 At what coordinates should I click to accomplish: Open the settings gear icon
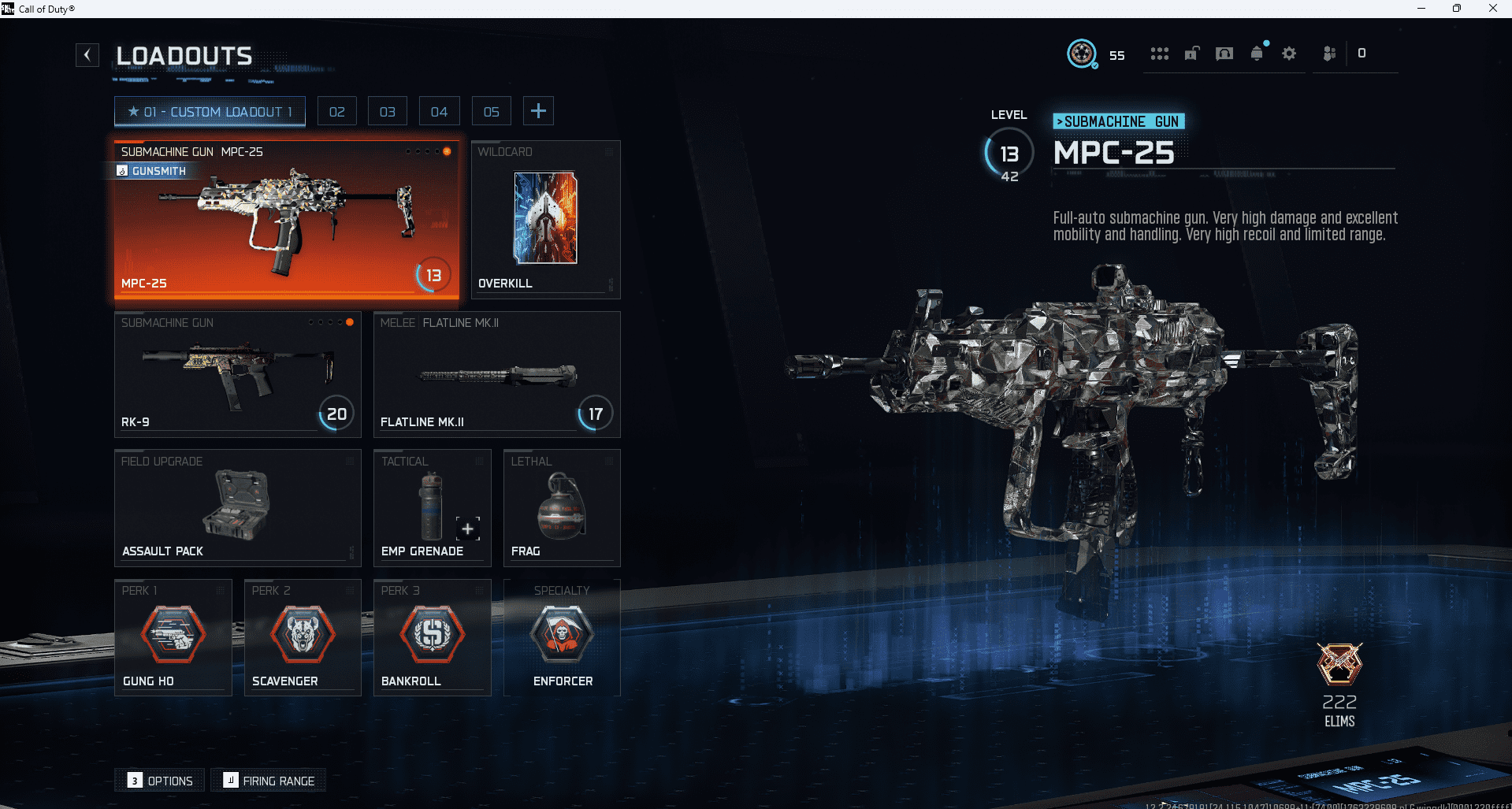click(x=1289, y=53)
